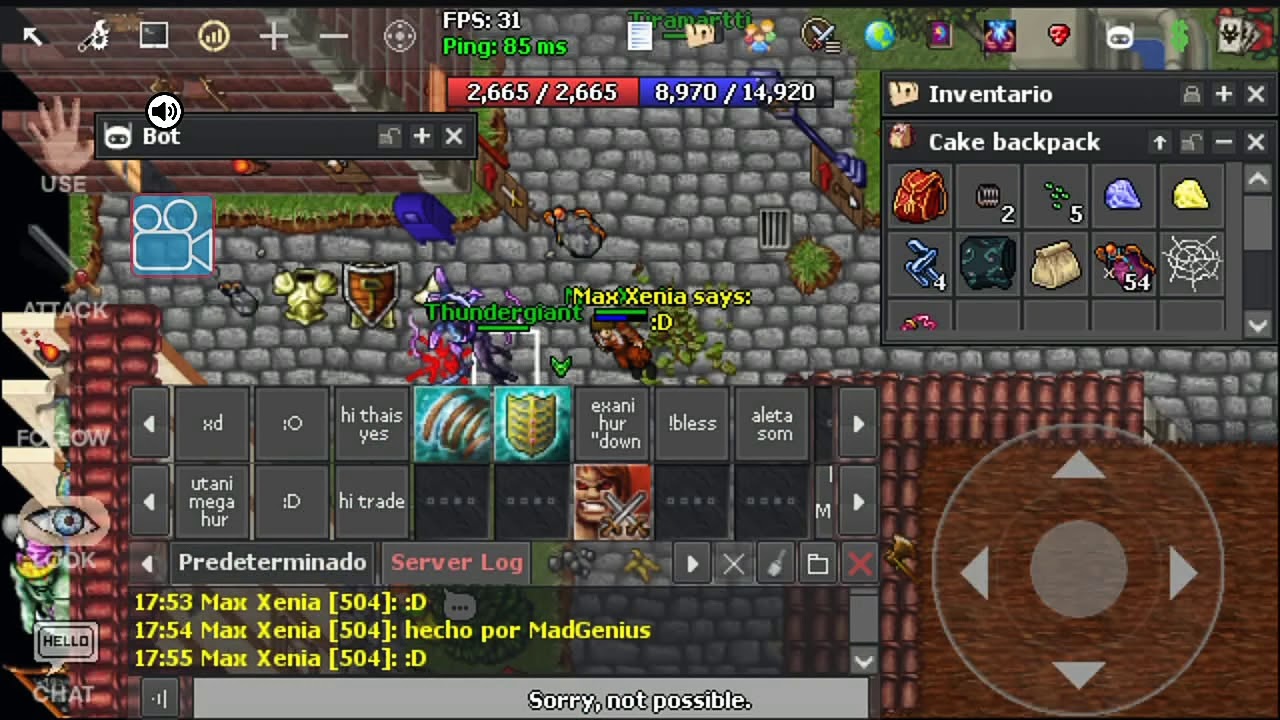Move right with the joystick right arrow

click(x=1184, y=573)
